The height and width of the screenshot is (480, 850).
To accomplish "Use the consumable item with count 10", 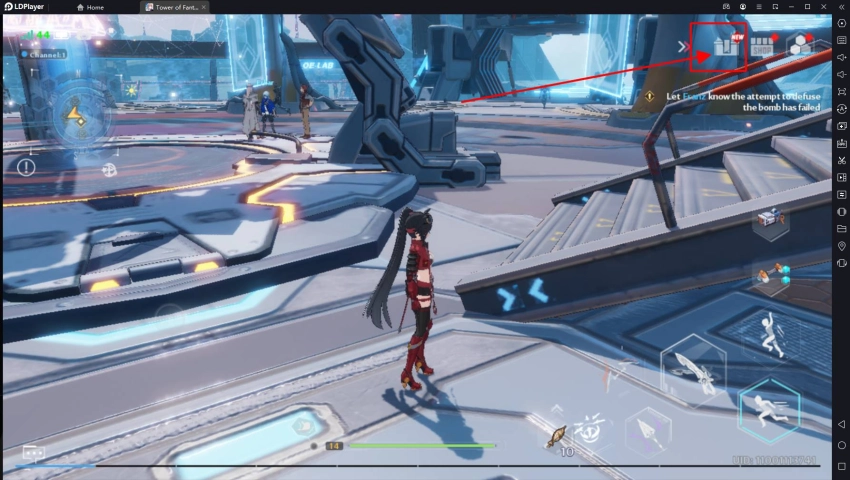I will click(557, 436).
